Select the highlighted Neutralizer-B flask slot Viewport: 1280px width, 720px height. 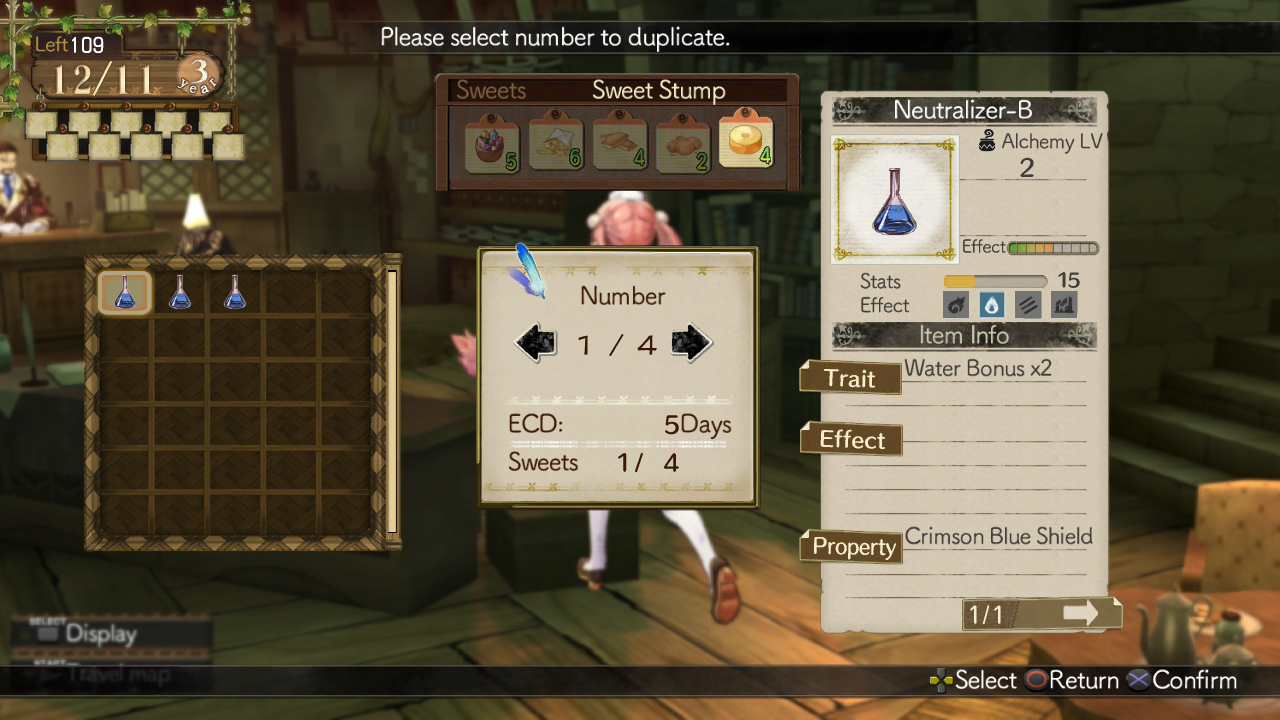(x=125, y=292)
